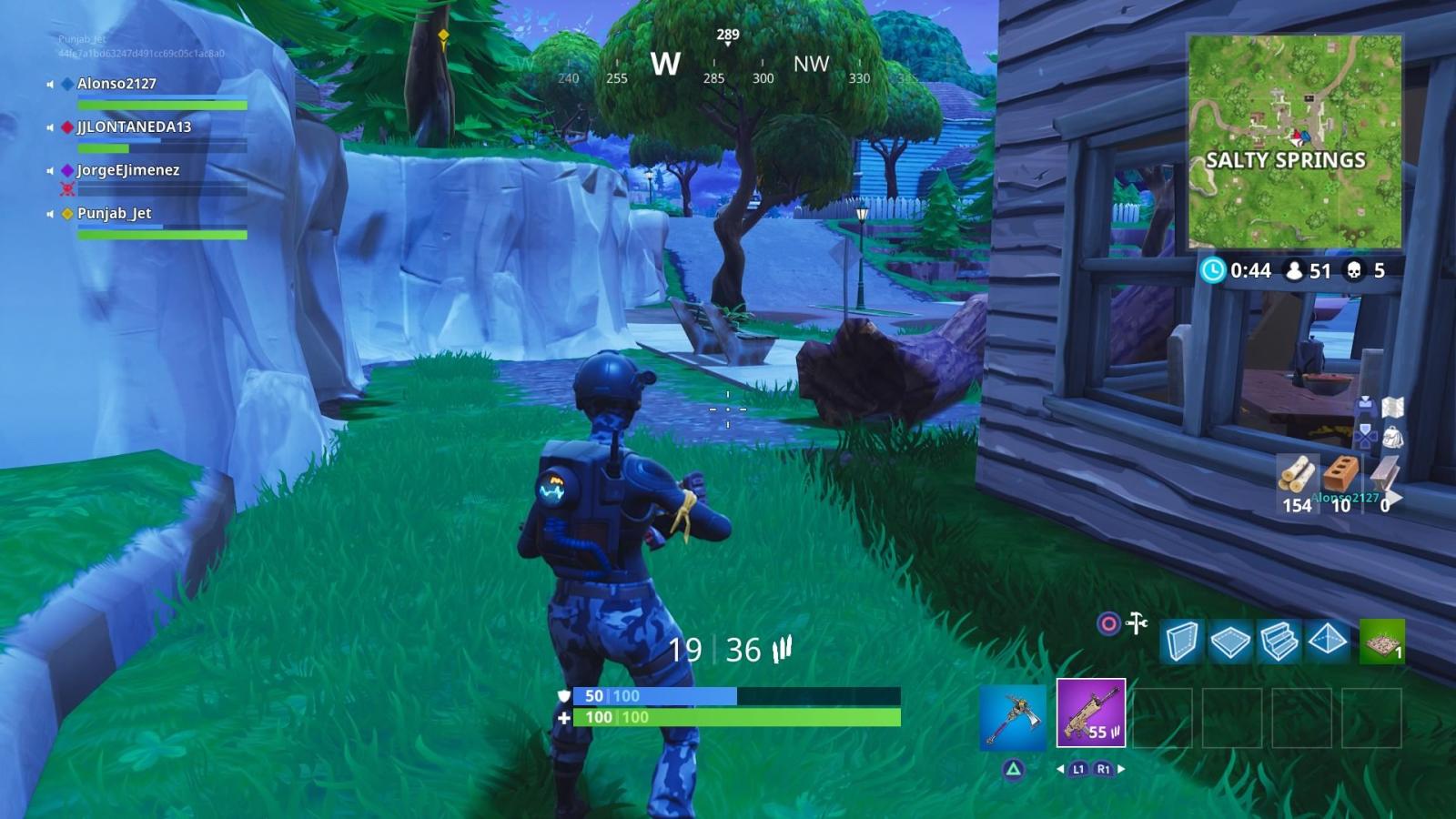Select the floor spike trap slot

(x=1380, y=641)
